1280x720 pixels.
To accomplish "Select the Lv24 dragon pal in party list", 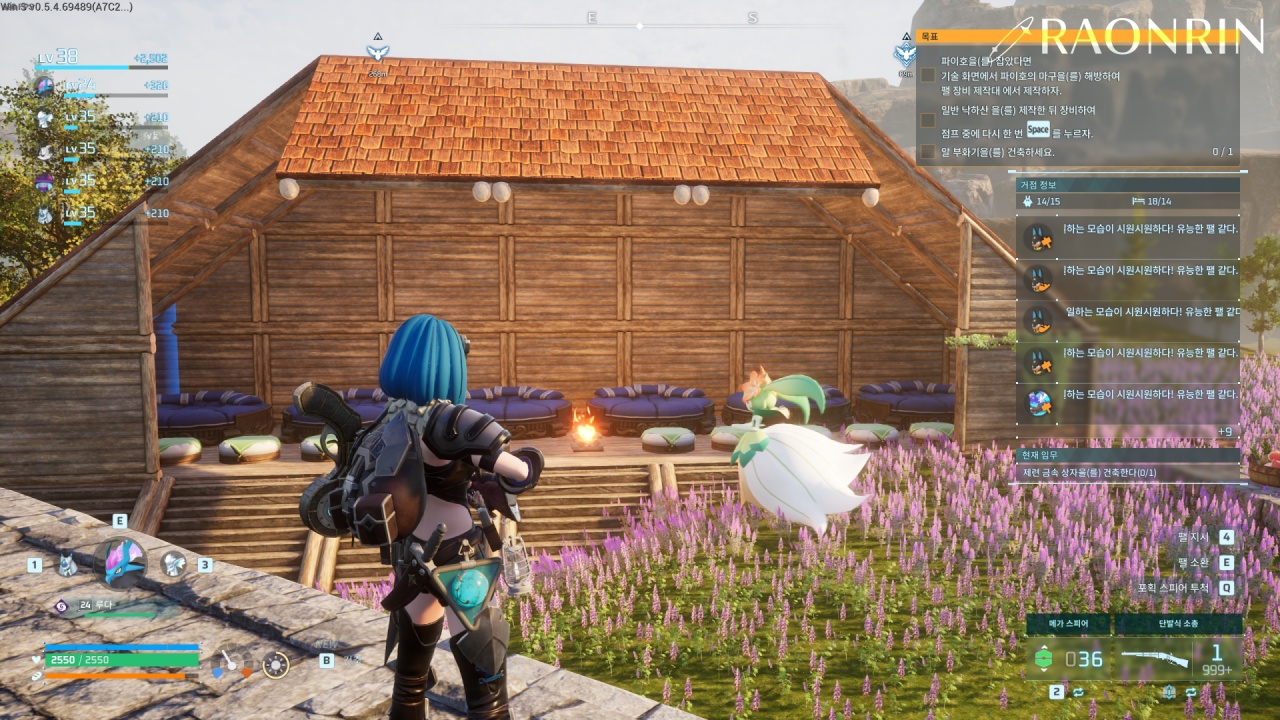I will click(x=44, y=86).
